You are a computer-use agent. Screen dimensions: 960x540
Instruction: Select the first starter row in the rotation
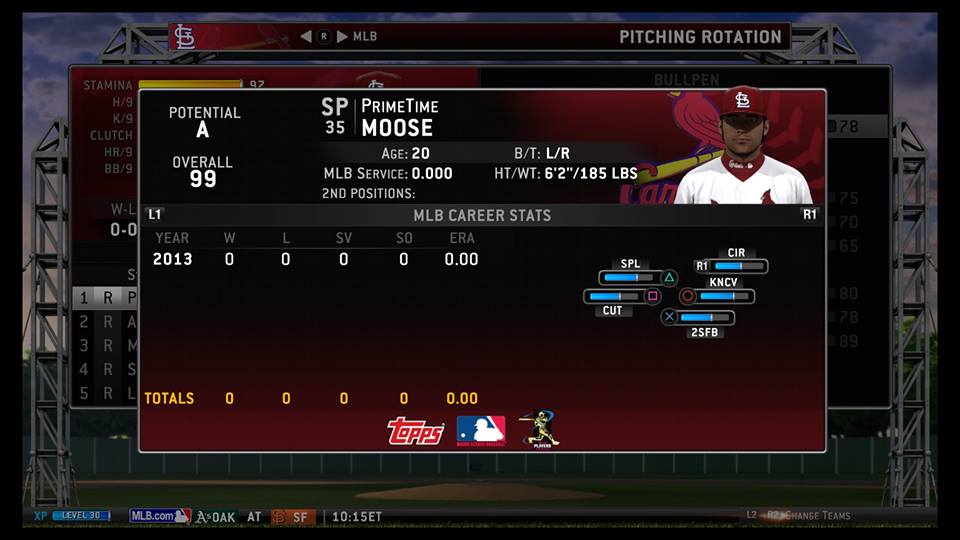(104, 297)
